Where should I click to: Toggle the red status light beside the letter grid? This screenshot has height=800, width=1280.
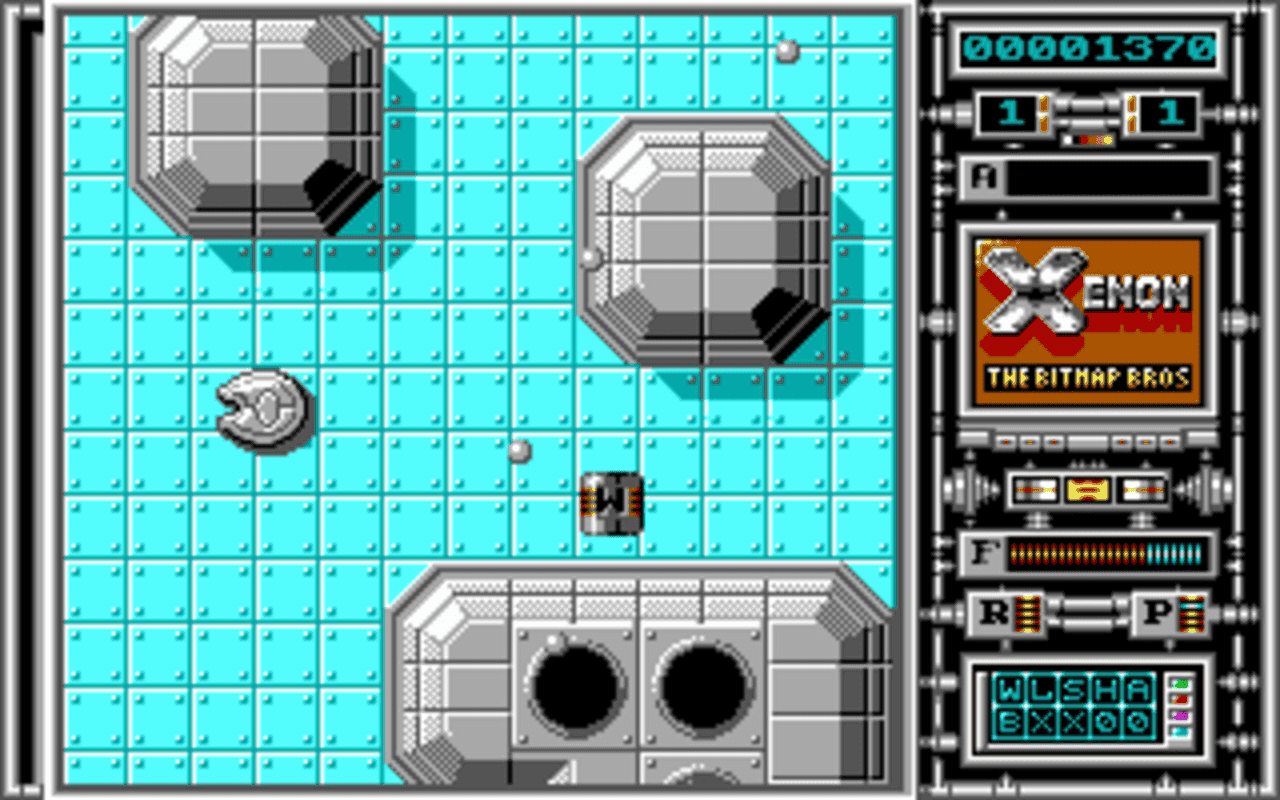pos(1179,700)
